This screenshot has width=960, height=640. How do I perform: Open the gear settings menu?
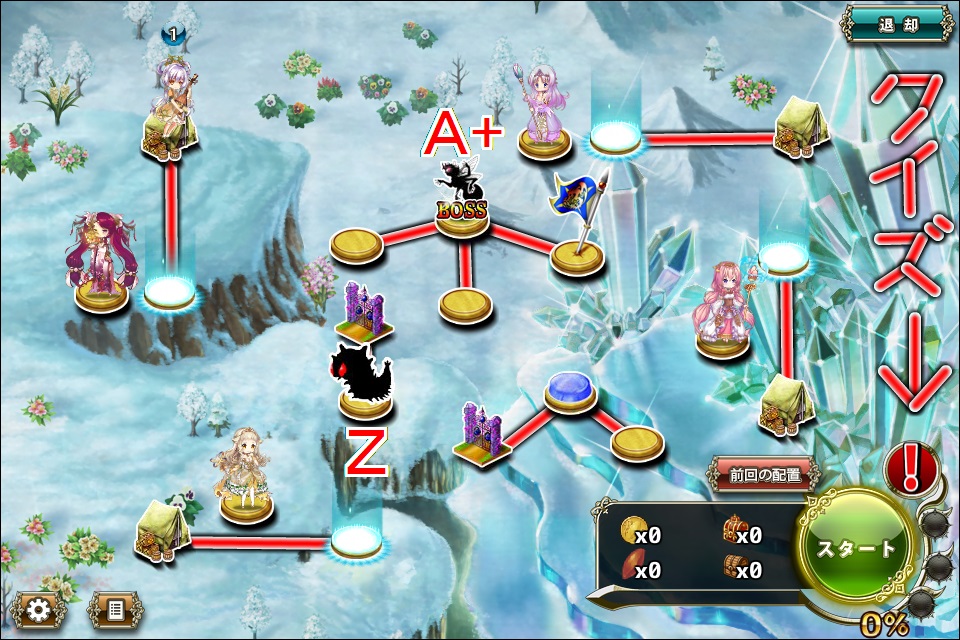coord(38,608)
